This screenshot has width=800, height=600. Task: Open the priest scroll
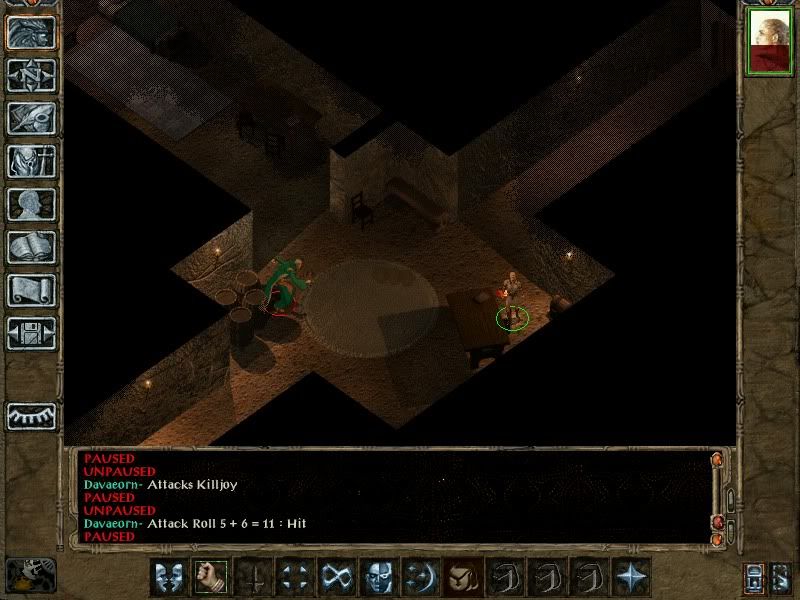[x=31, y=290]
